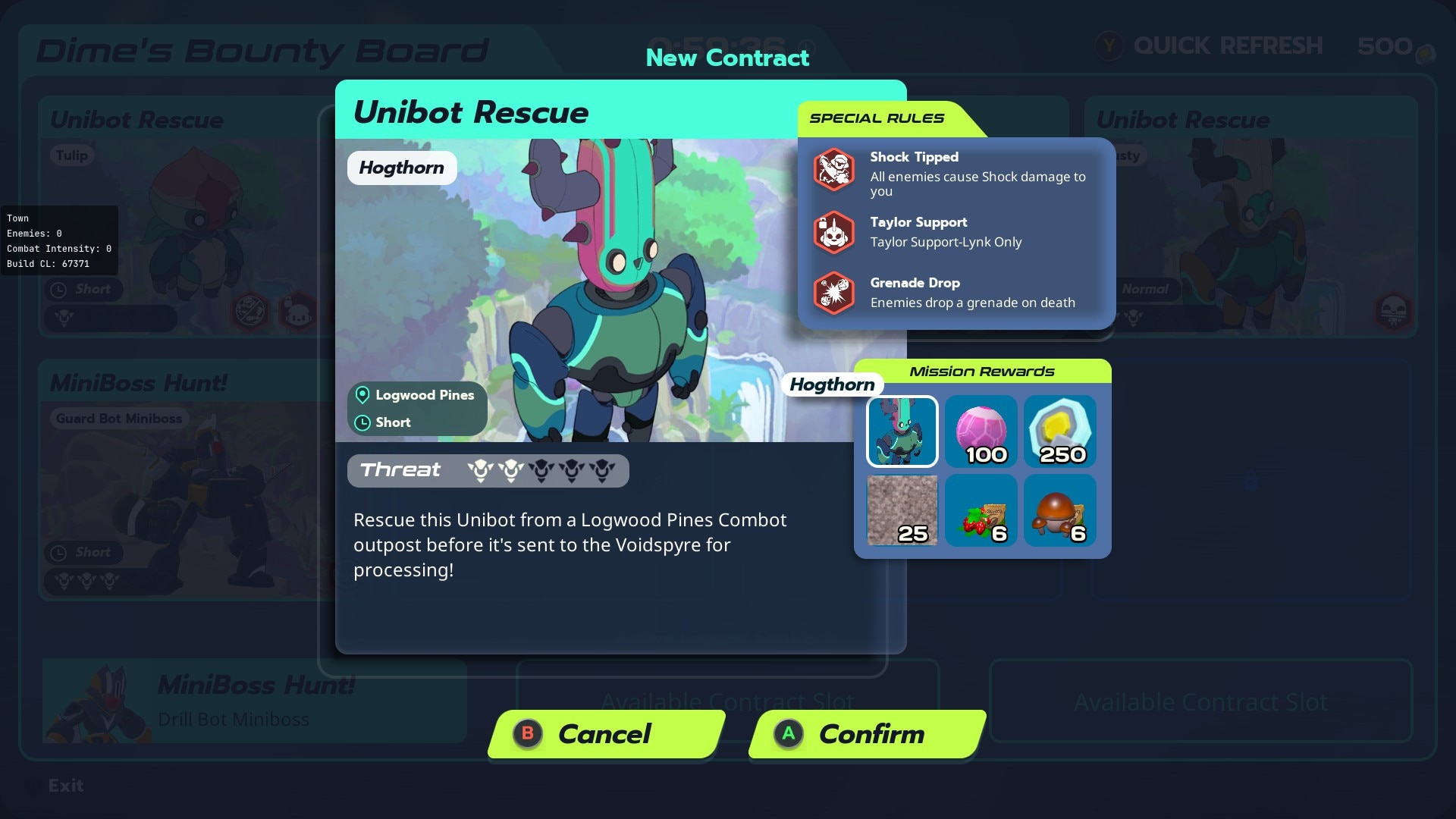Exit the bounty board
This screenshot has width=1456, height=819.
(64, 786)
